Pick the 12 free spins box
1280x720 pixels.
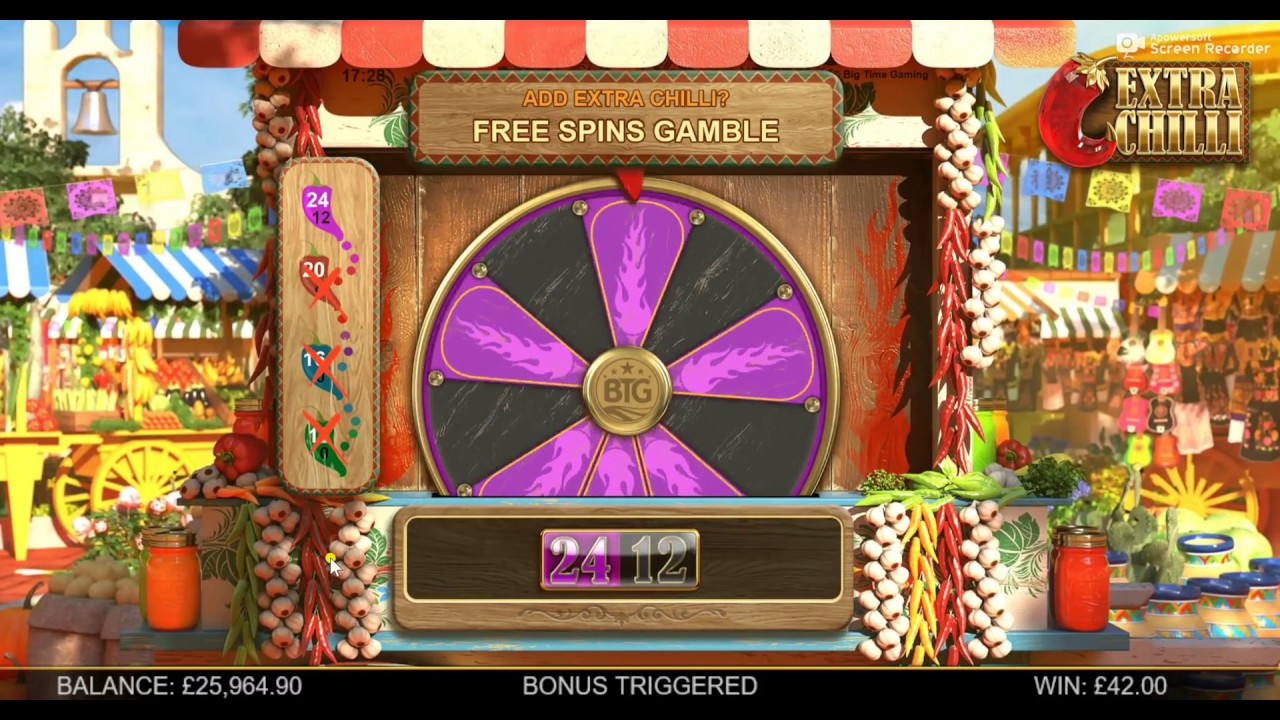pyautogui.click(x=659, y=560)
